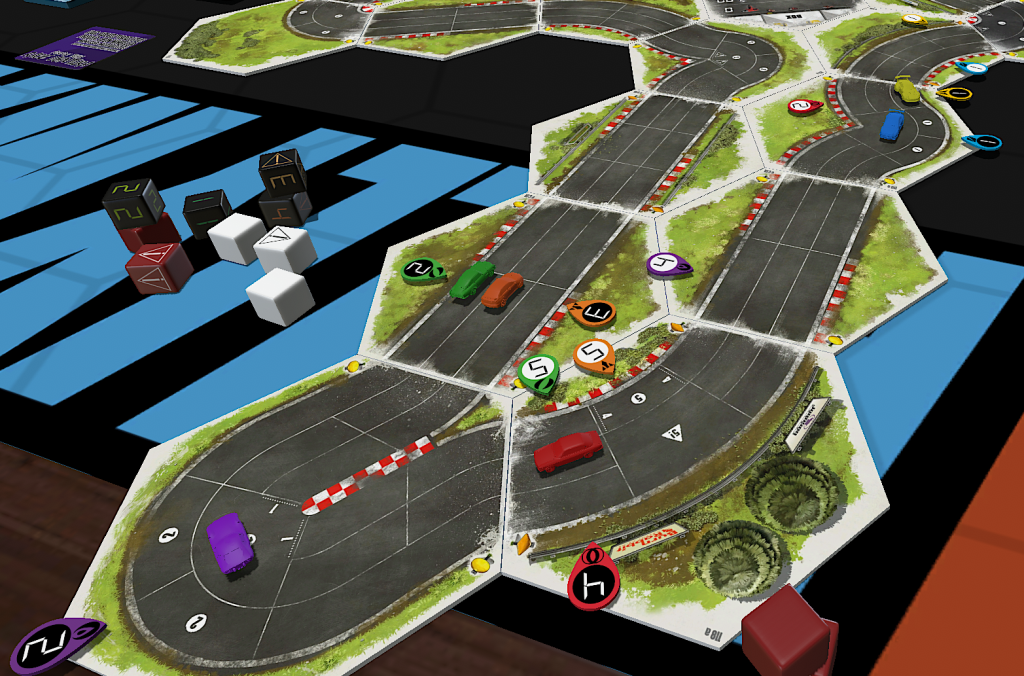This screenshot has width=1024, height=676.
Task: Select the purple gear 4 token
Action: (666, 265)
